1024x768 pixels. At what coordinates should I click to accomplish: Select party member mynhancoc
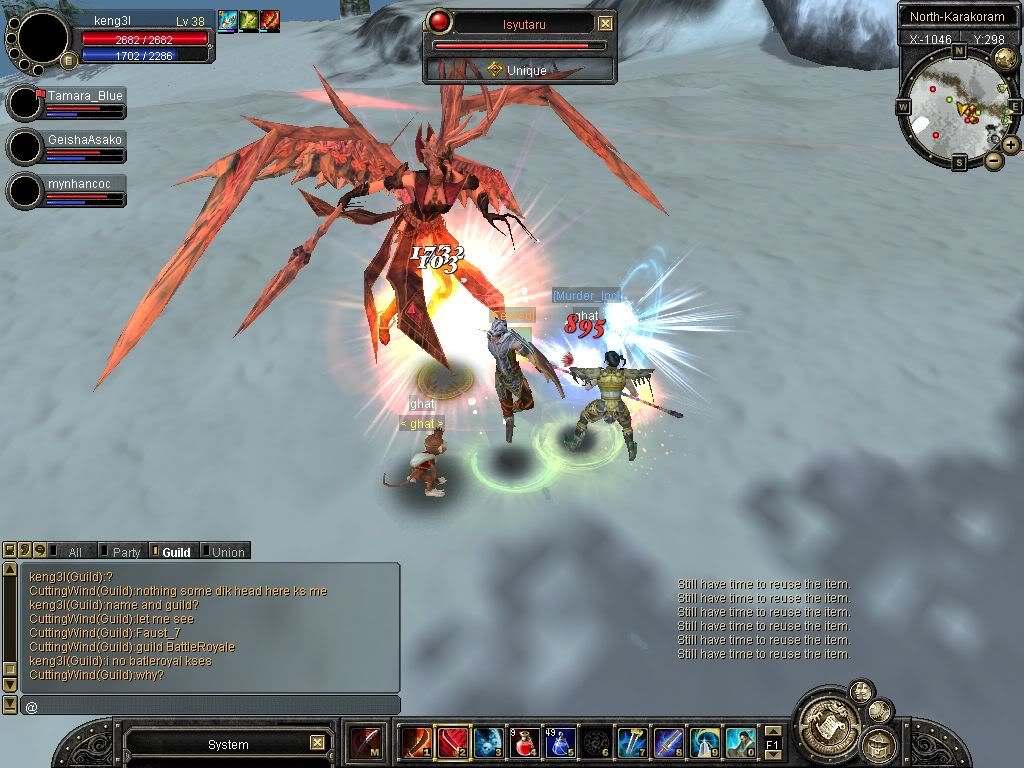[x=84, y=184]
